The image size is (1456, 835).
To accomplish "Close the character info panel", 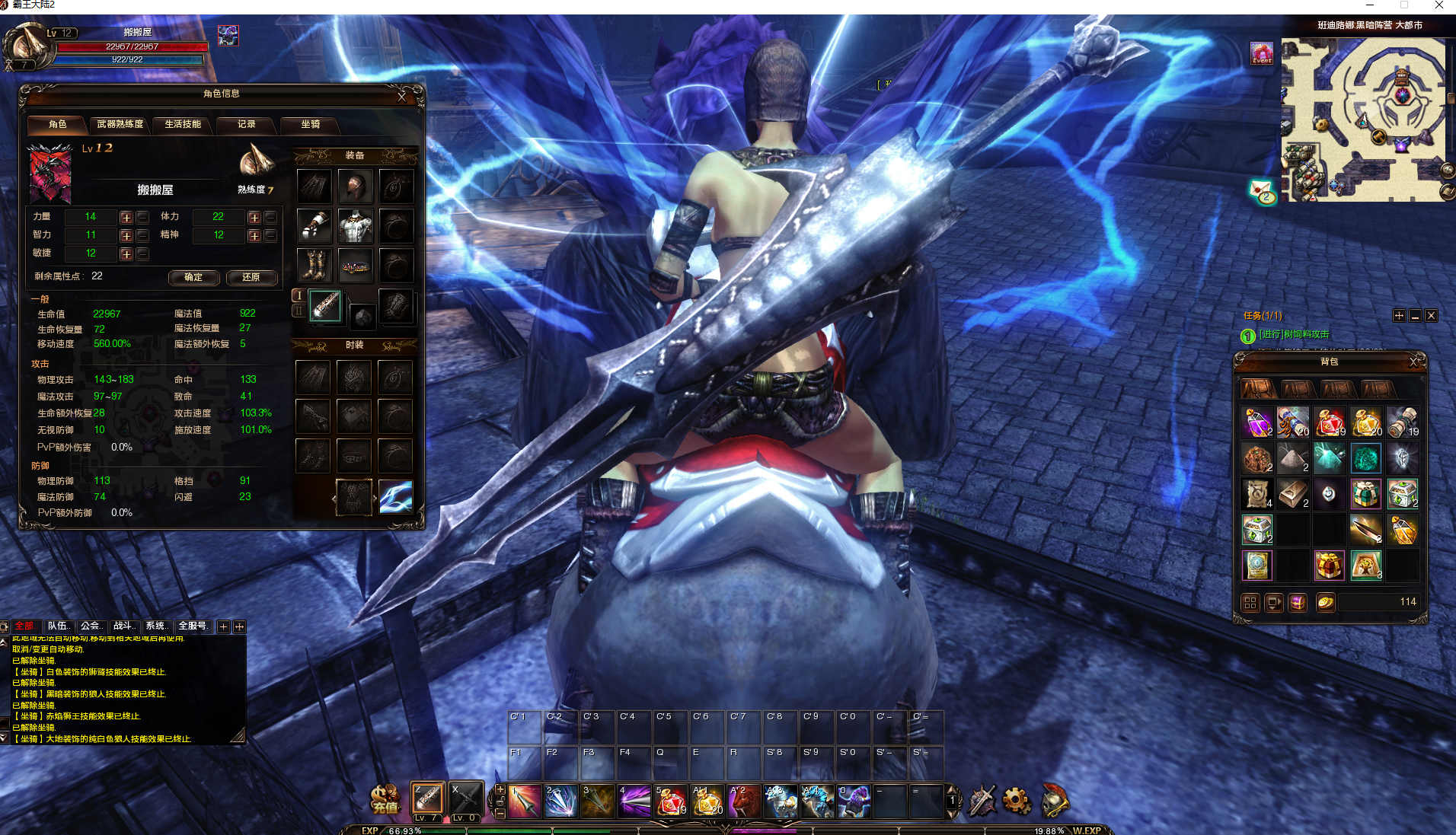I will tap(402, 97).
